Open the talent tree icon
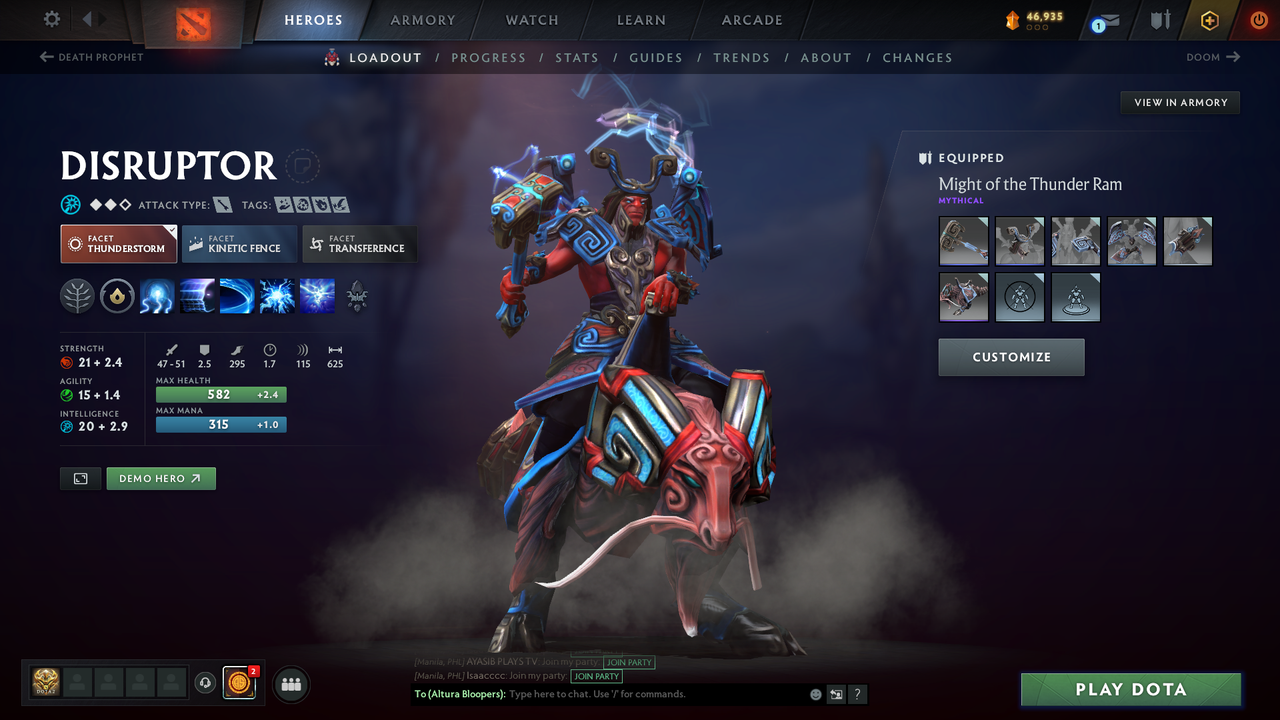This screenshot has height=720, width=1280. (77, 296)
